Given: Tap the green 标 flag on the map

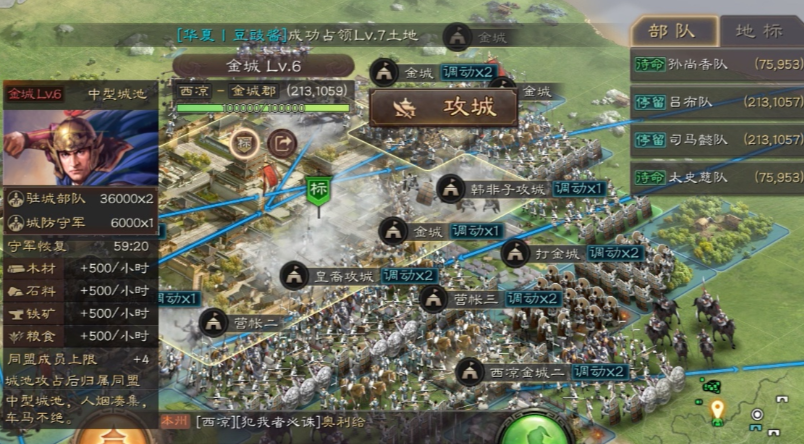Looking at the screenshot, I should click(319, 191).
